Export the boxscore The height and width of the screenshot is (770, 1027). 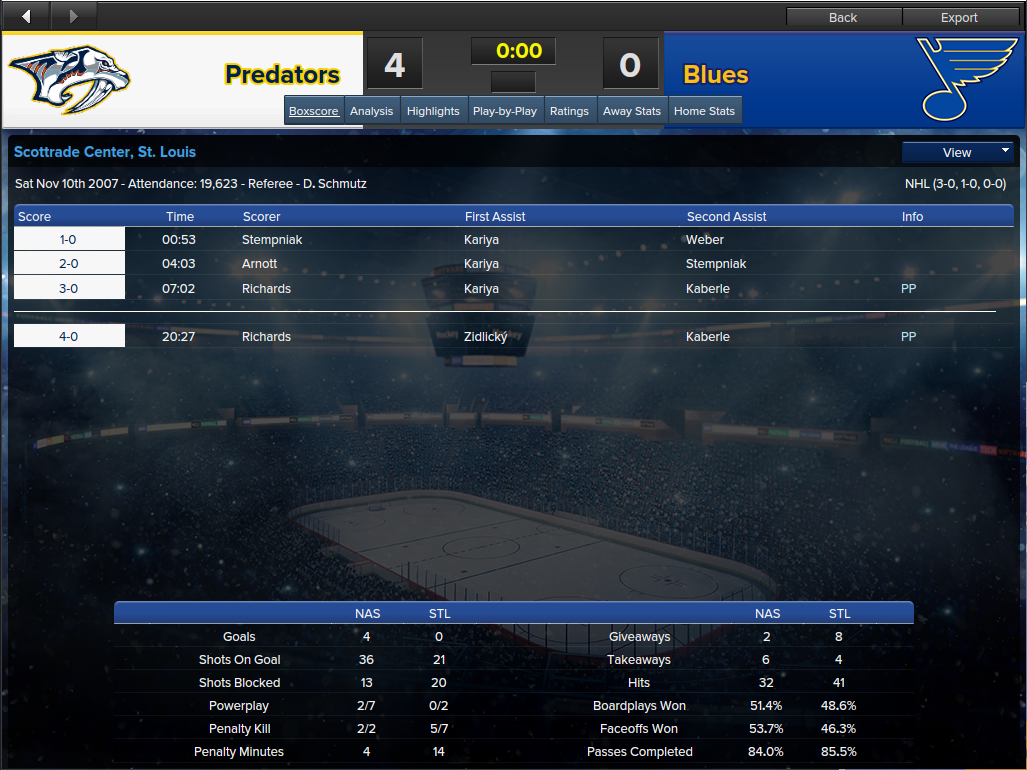[959, 17]
